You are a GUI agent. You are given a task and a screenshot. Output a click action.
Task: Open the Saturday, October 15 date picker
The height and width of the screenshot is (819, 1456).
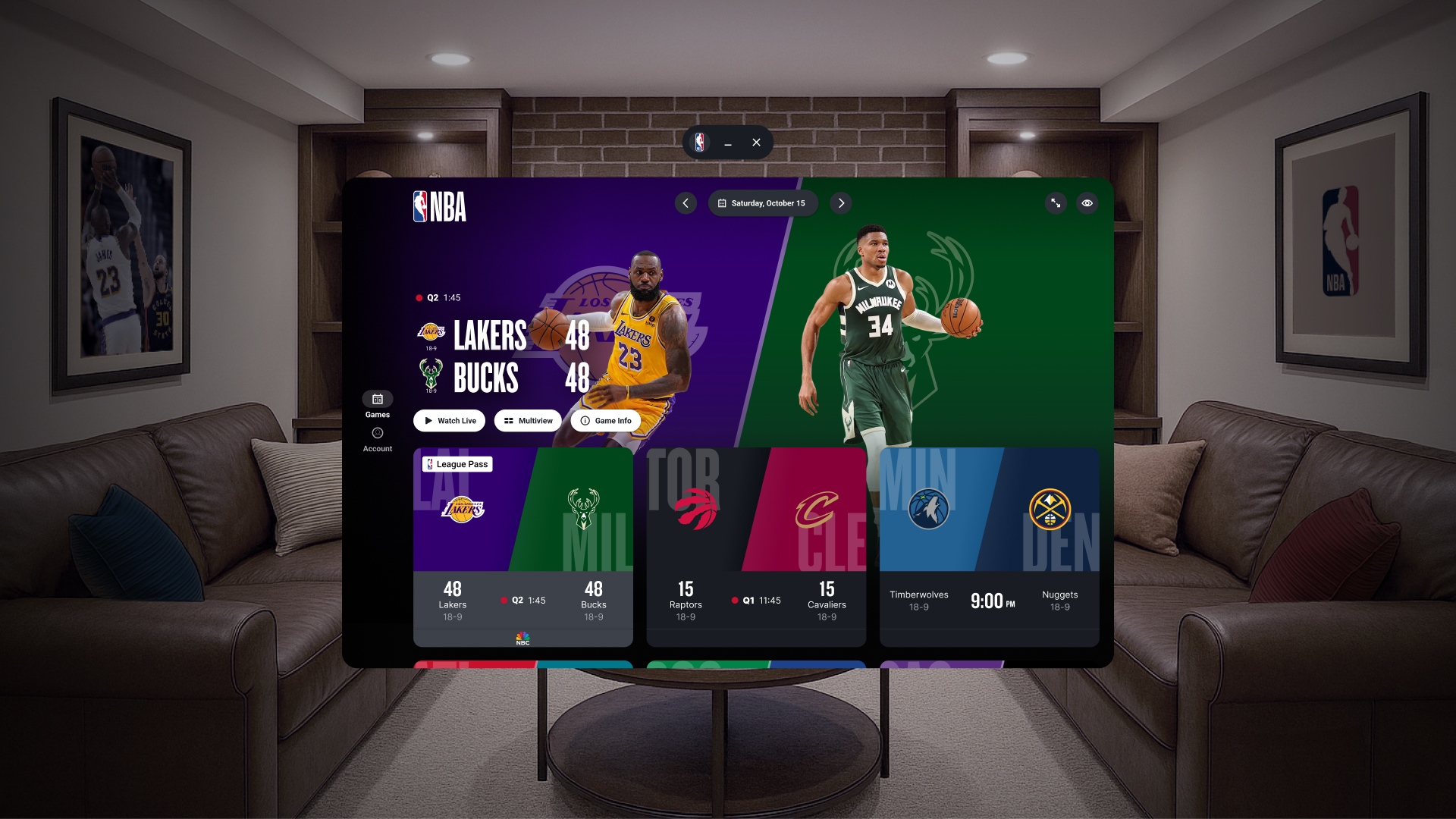coord(763,202)
